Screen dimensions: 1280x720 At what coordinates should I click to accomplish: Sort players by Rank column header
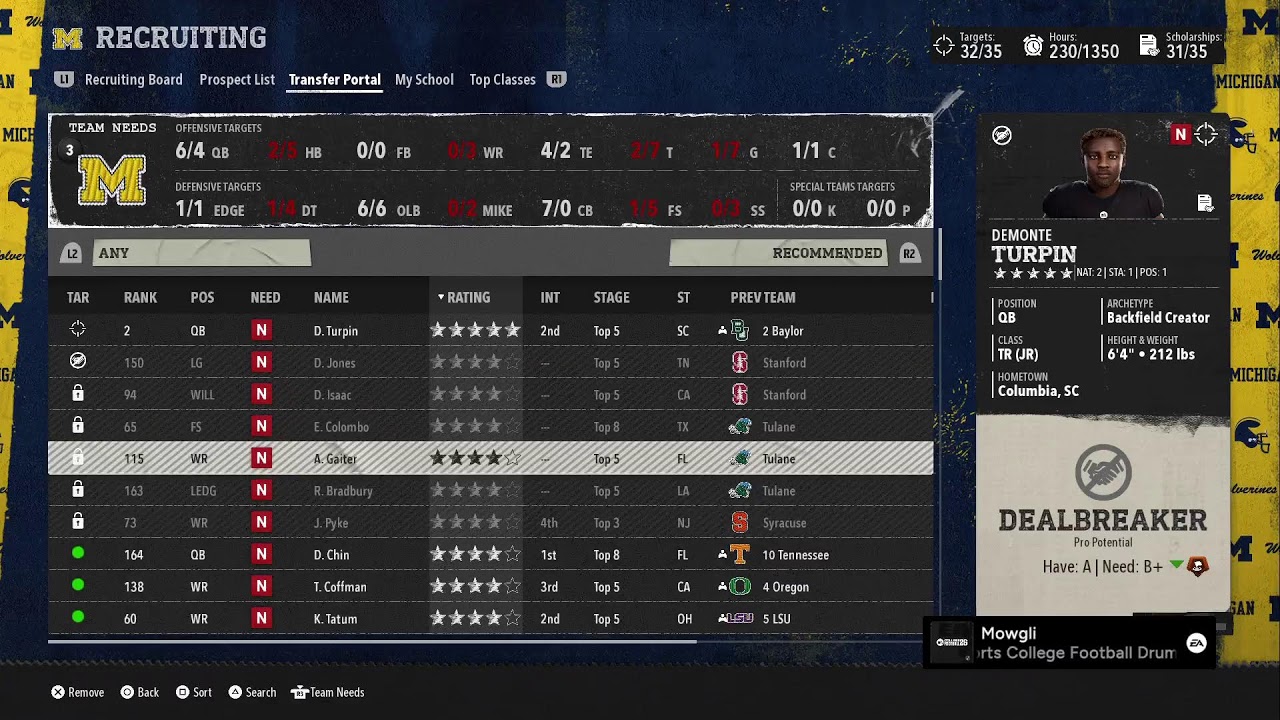[x=140, y=297]
